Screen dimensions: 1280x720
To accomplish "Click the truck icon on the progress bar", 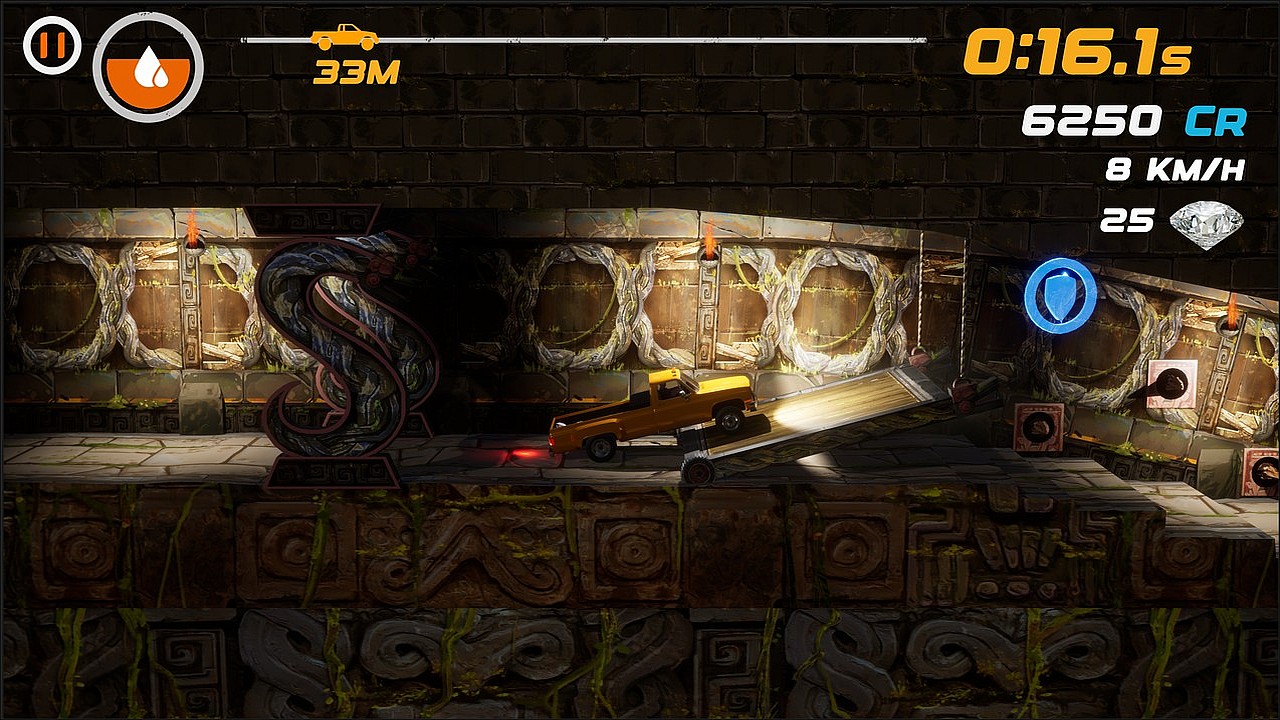I will point(344,37).
